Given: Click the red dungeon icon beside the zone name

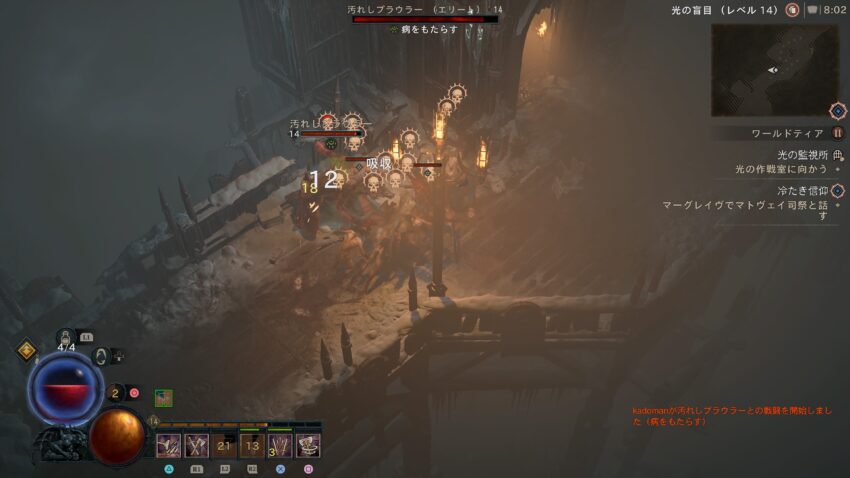Looking at the screenshot, I should [x=792, y=10].
